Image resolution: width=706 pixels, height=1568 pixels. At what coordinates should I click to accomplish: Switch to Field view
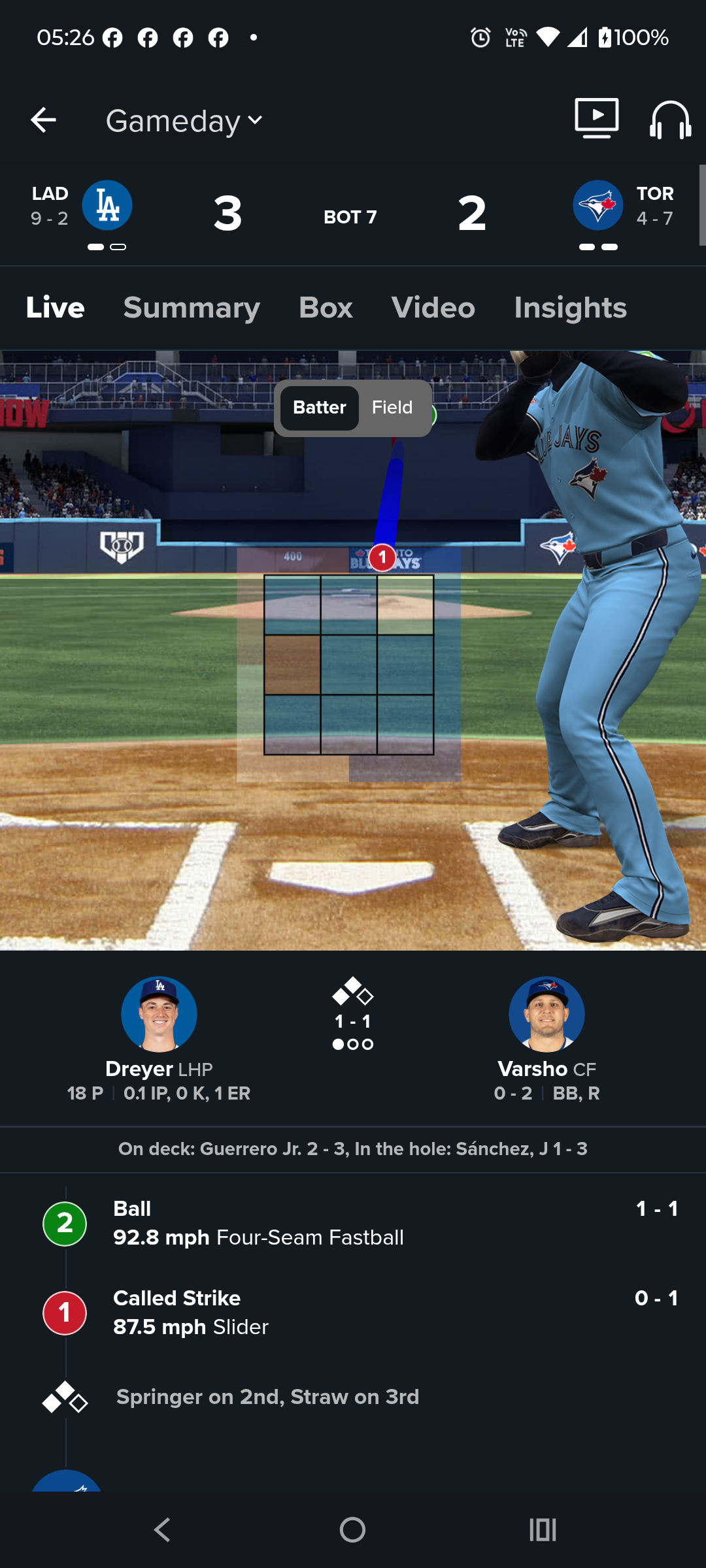click(392, 408)
